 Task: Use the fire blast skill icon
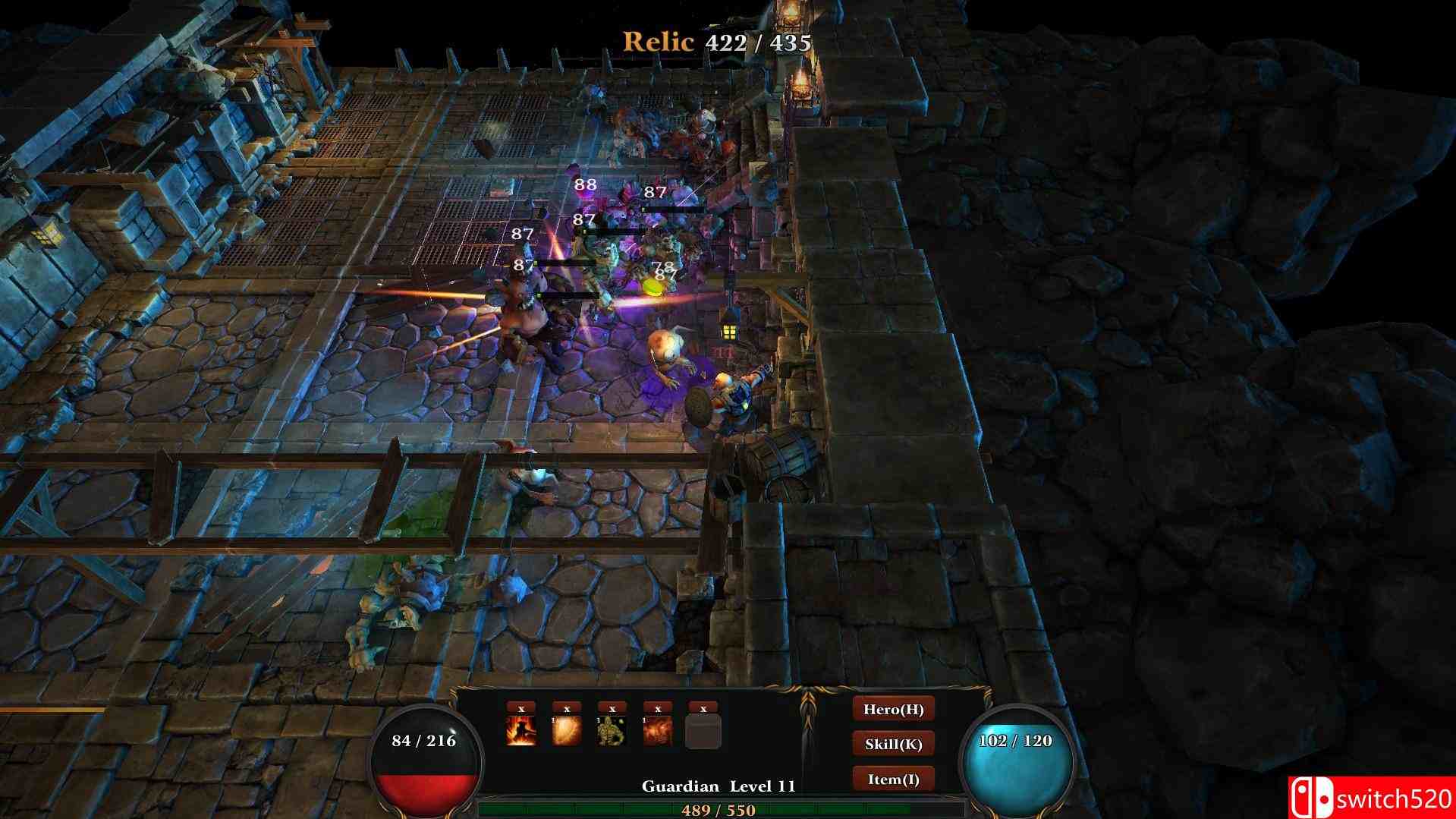tap(656, 732)
